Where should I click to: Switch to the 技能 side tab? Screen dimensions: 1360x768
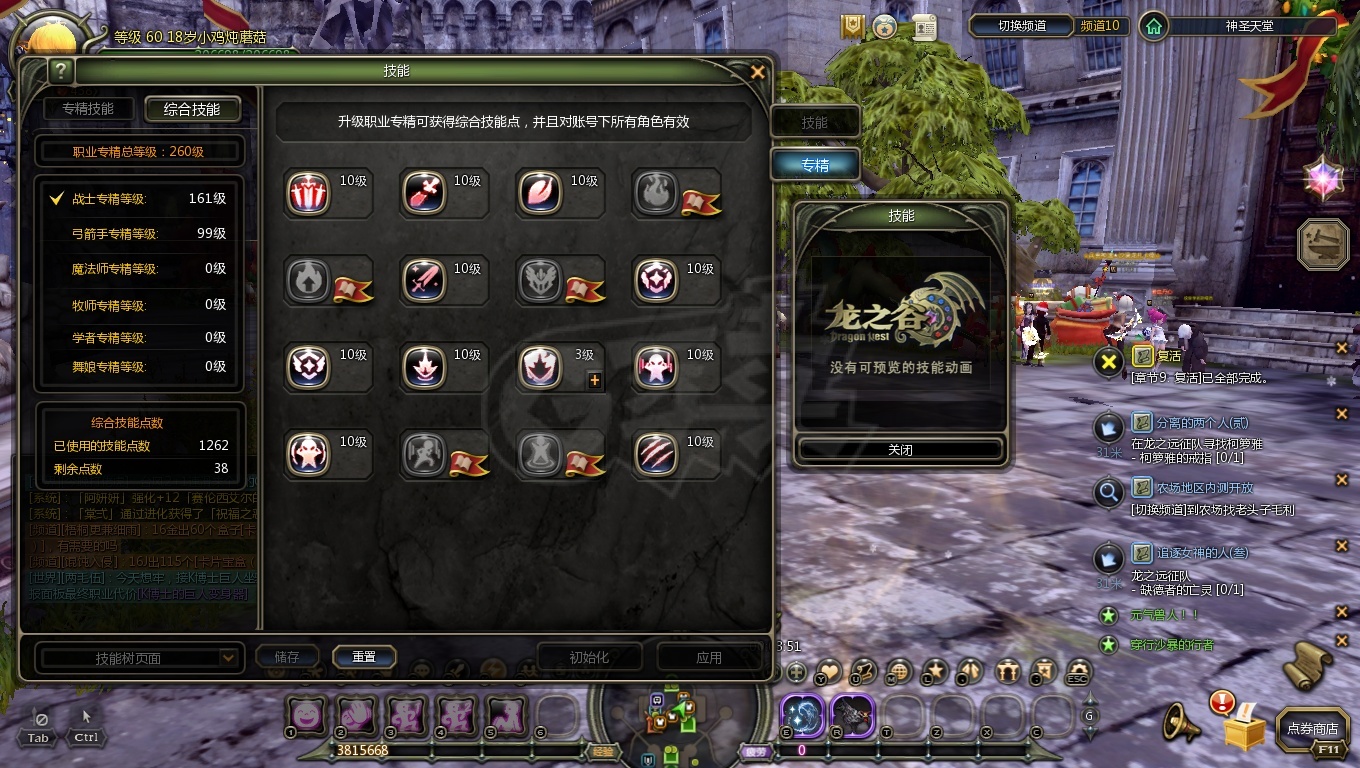coord(815,123)
